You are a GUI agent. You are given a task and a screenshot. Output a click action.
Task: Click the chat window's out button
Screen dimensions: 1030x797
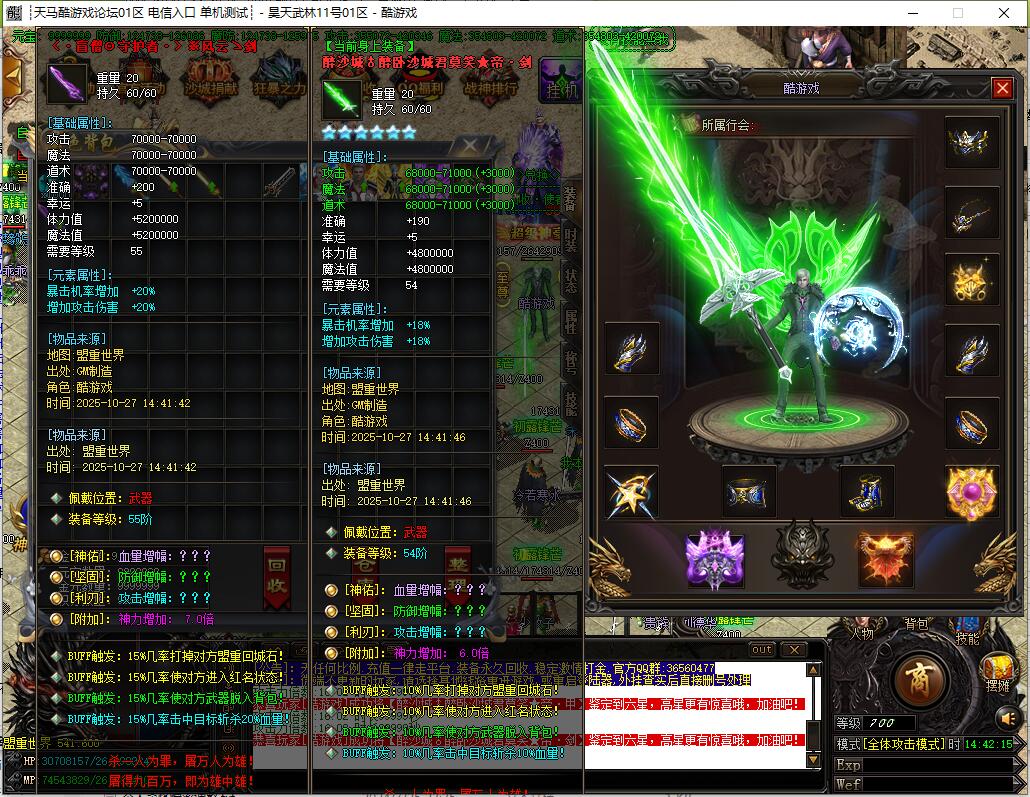762,649
